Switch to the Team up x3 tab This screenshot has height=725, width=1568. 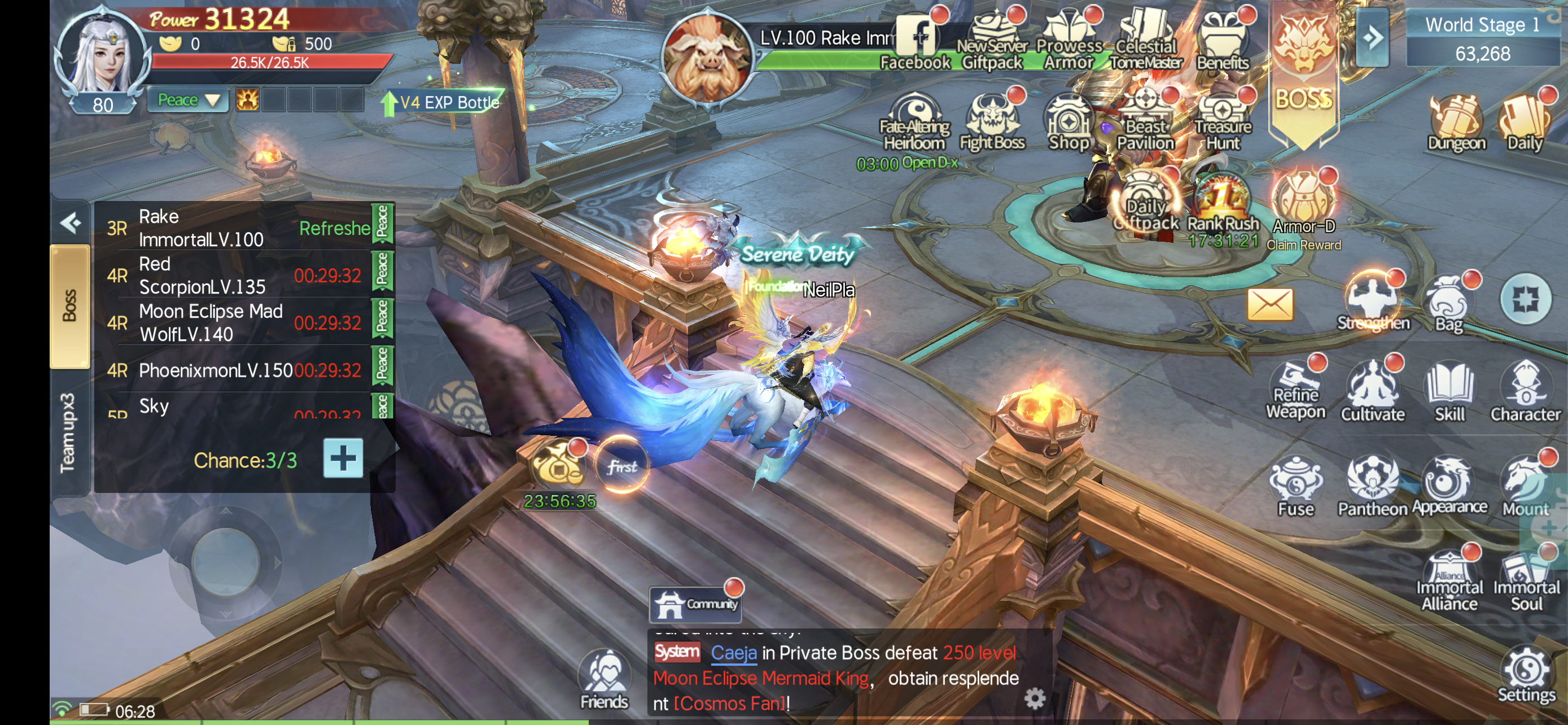pyautogui.click(x=69, y=433)
